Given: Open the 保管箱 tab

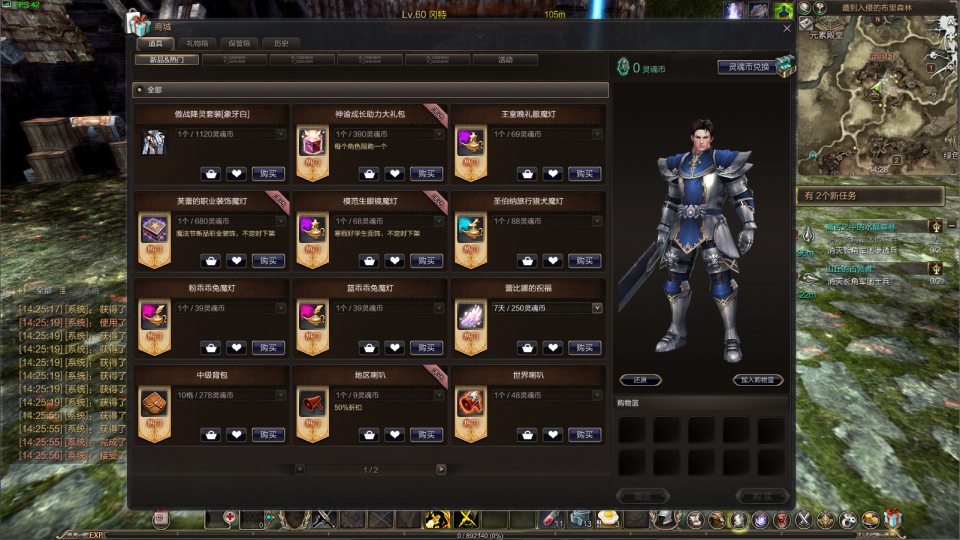Looking at the screenshot, I should tap(239, 44).
